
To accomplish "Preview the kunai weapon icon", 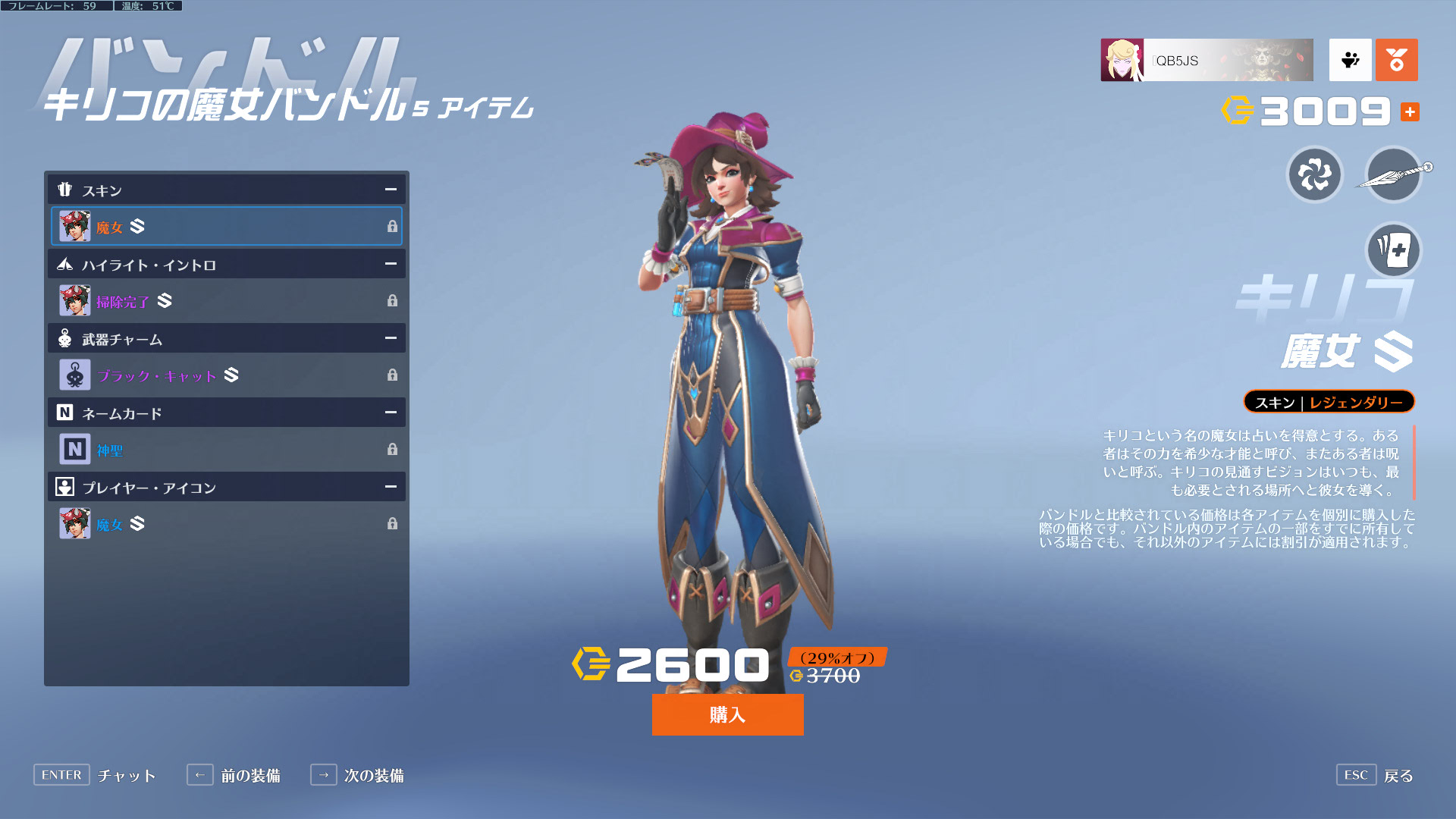I will point(1393,175).
